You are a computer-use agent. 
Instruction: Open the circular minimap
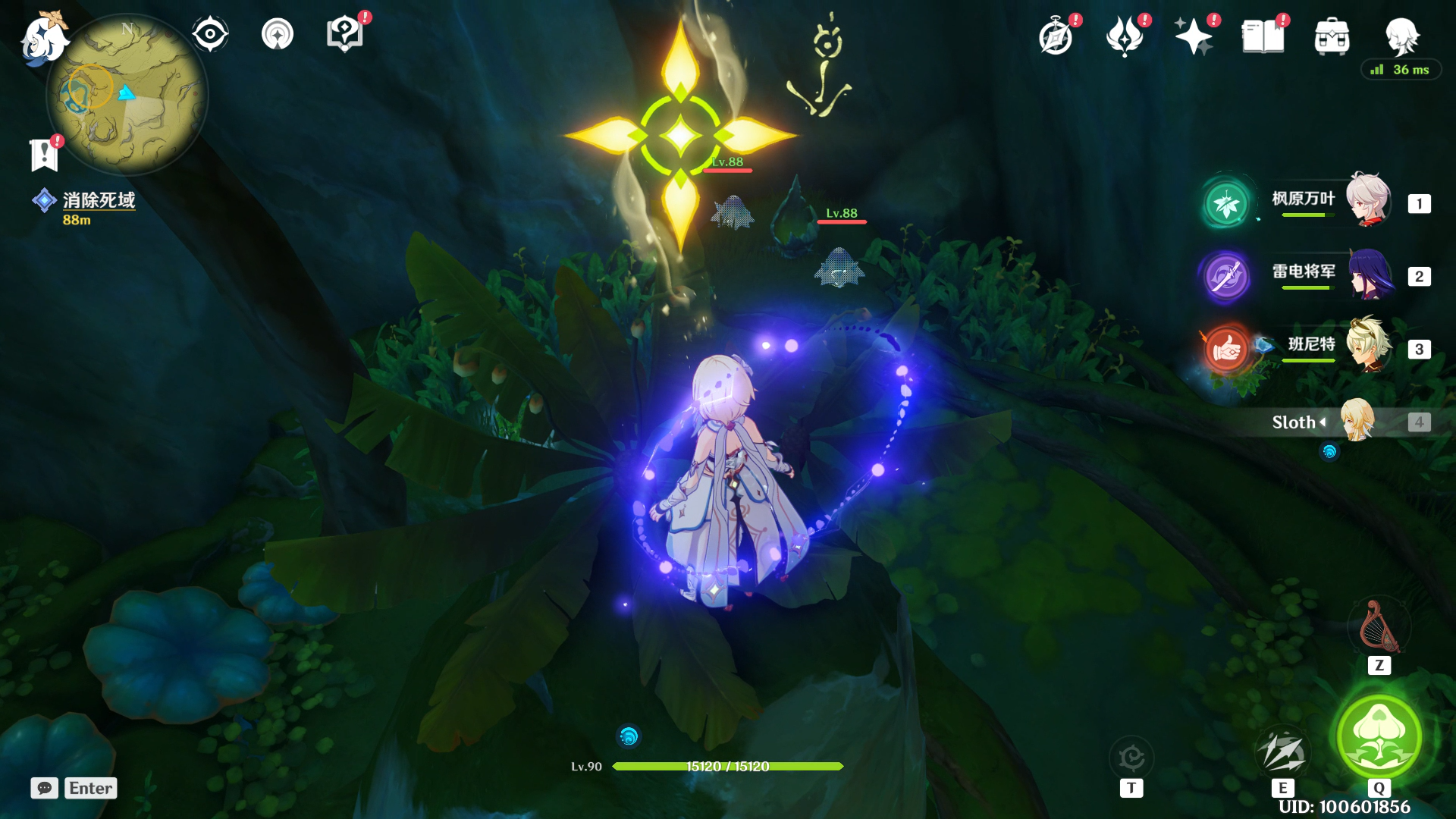pyautogui.click(x=127, y=95)
